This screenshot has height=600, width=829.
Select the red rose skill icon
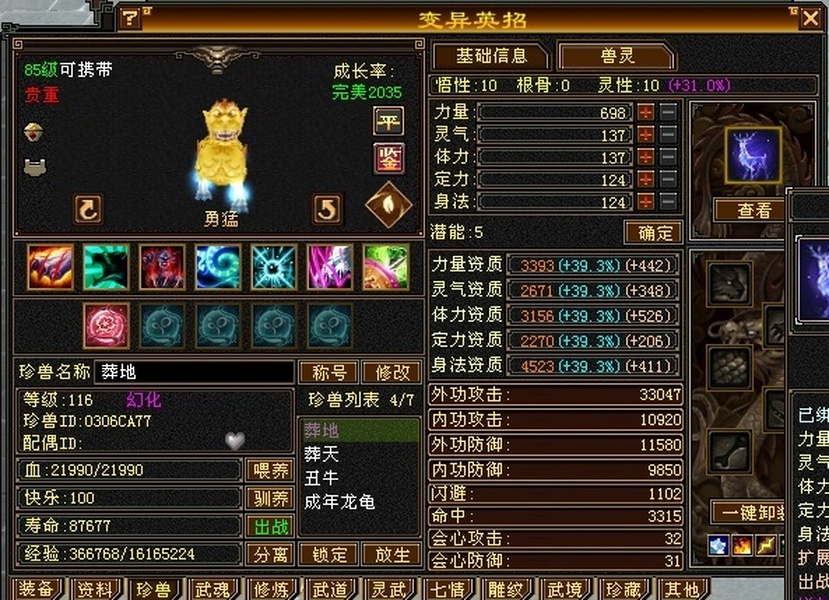106,325
